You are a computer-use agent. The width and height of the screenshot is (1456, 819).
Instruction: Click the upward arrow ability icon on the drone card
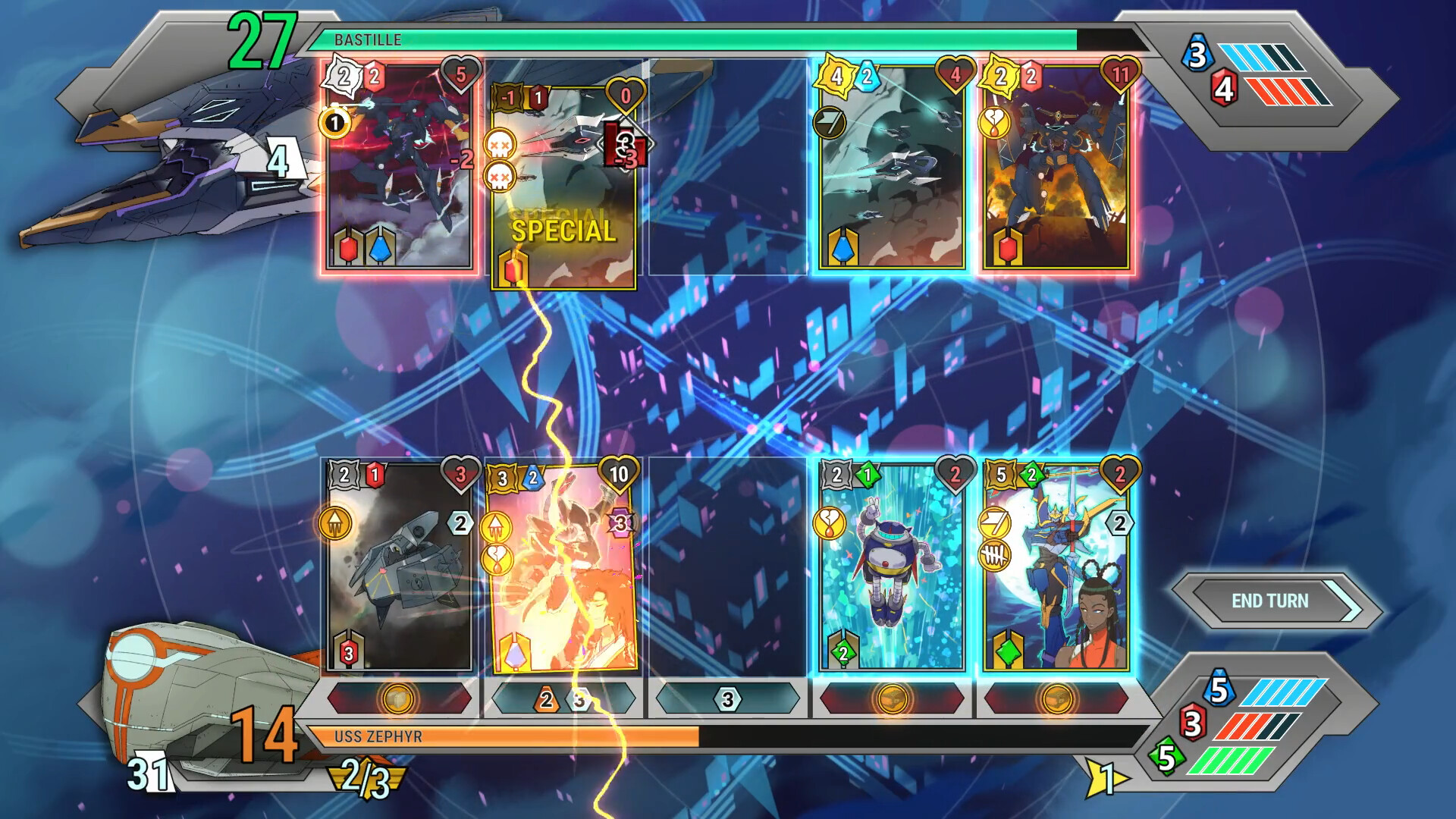(339, 523)
